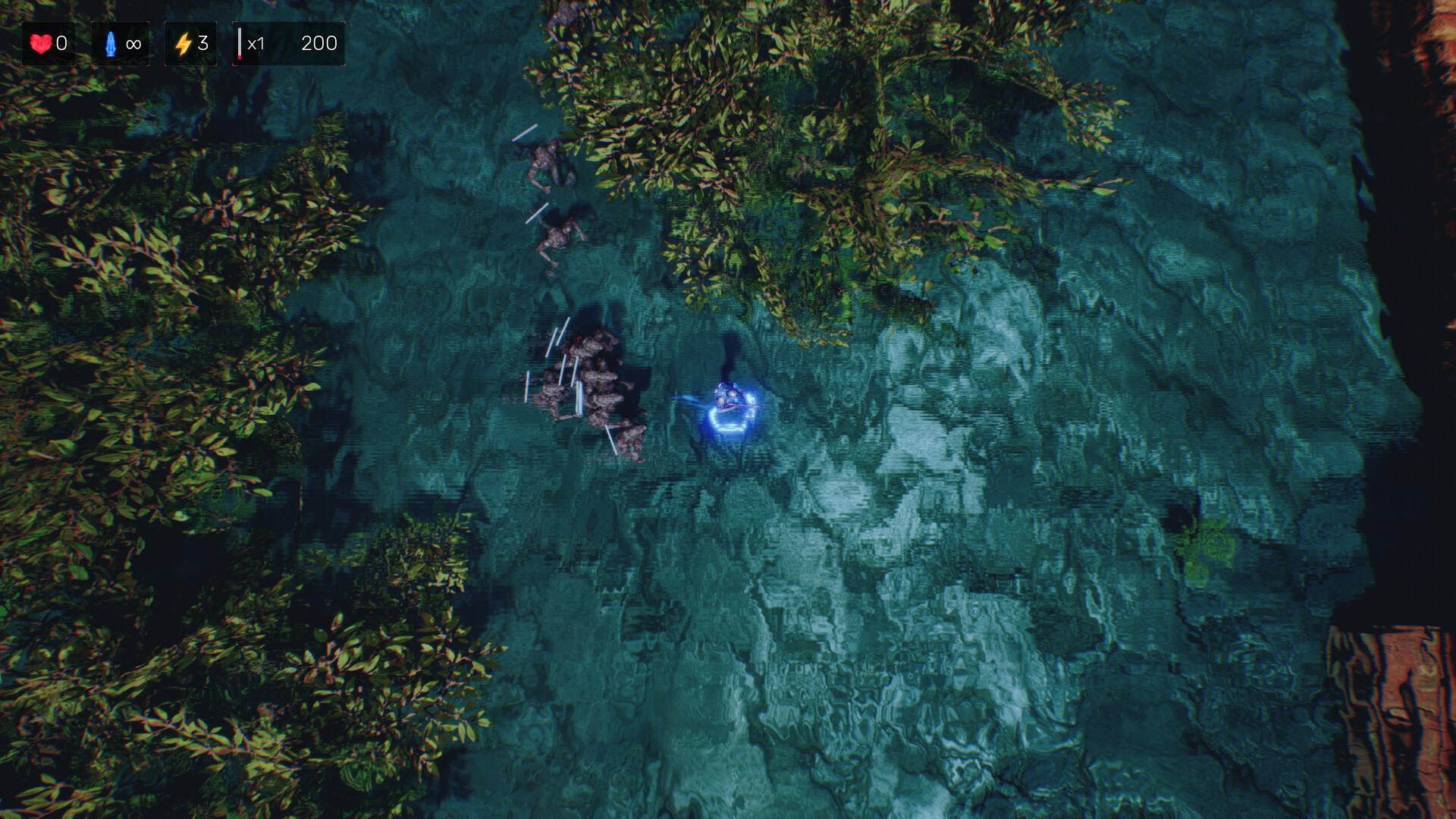Click the red heart health icon
The width and height of the screenshot is (1456, 819).
click(x=42, y=43)
